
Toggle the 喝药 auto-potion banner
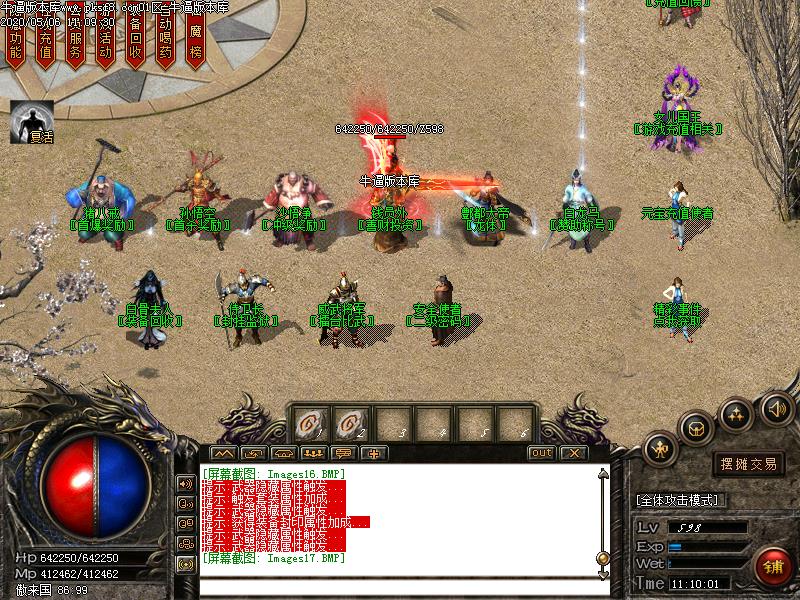165,43
